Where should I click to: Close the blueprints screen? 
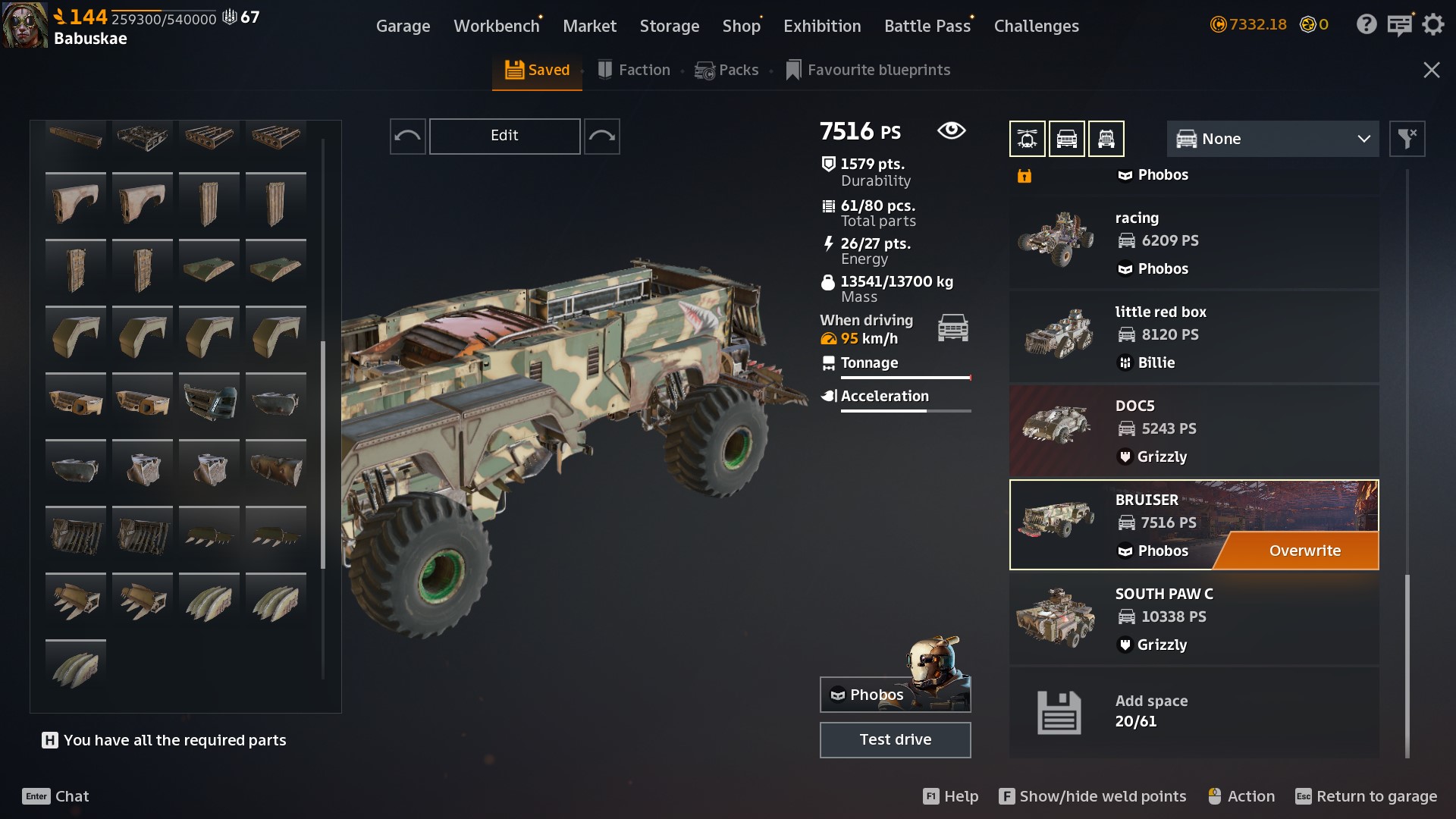pos(1431,70)
